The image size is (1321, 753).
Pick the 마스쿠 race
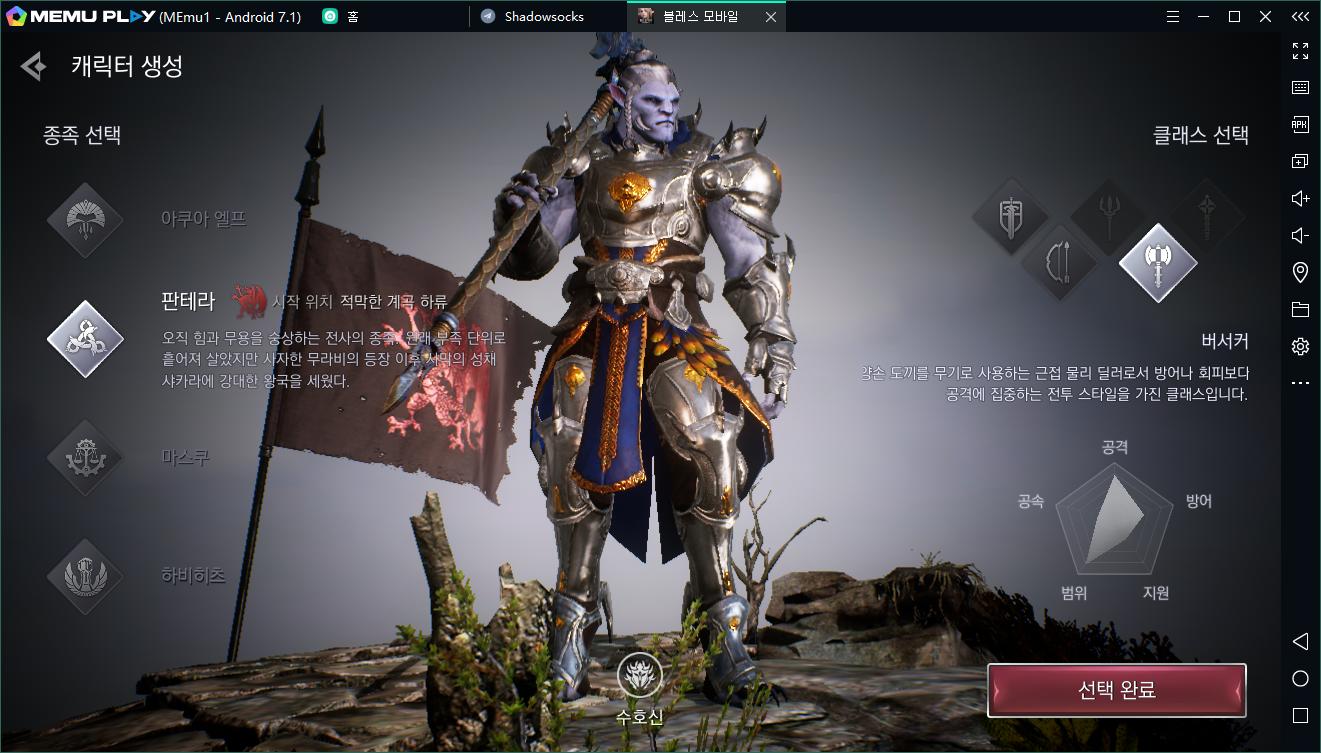[x=85, y=458]
